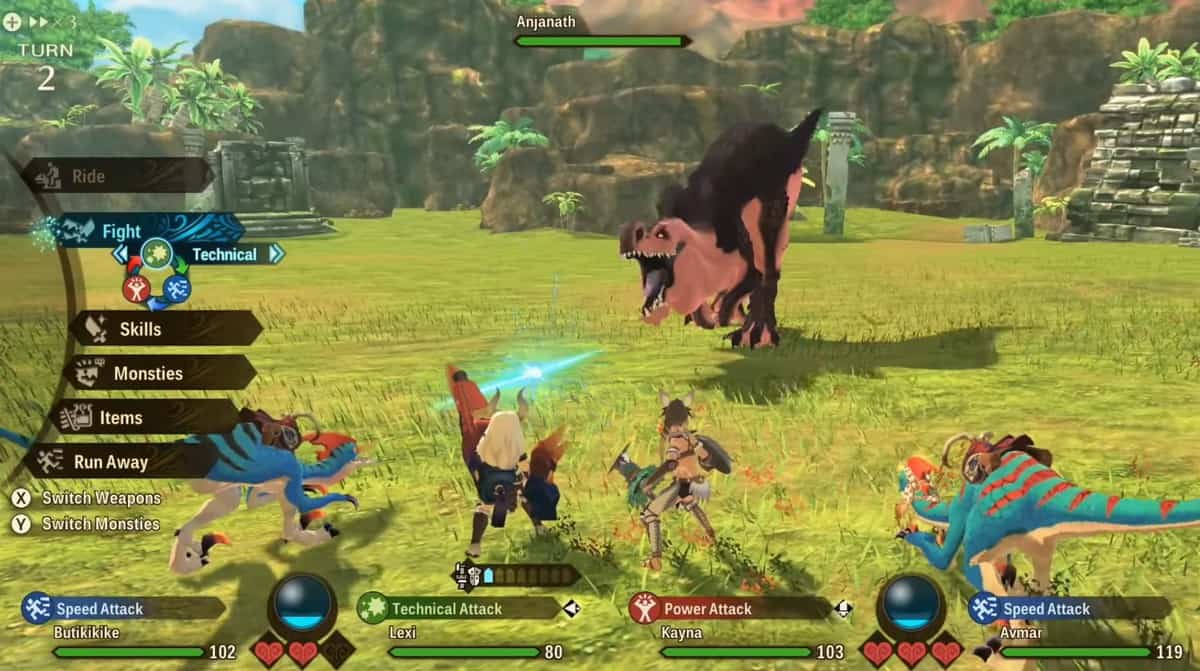Viewport: 1200px width, 671px height.
Task: Select the Ride command
Action: click(x=115, y=177)
